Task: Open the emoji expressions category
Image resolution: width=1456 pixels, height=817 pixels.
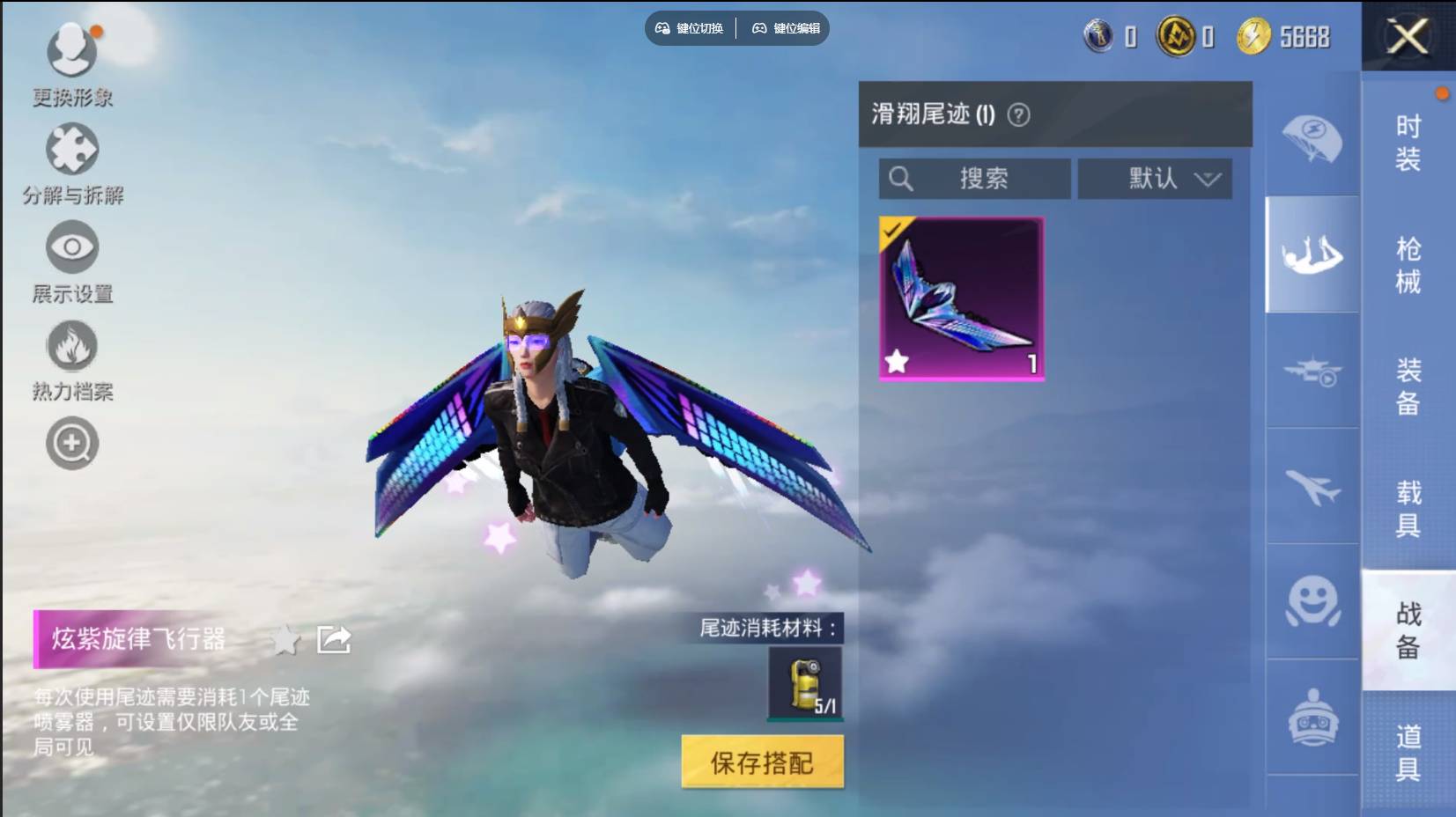Action: point(1312,601)
